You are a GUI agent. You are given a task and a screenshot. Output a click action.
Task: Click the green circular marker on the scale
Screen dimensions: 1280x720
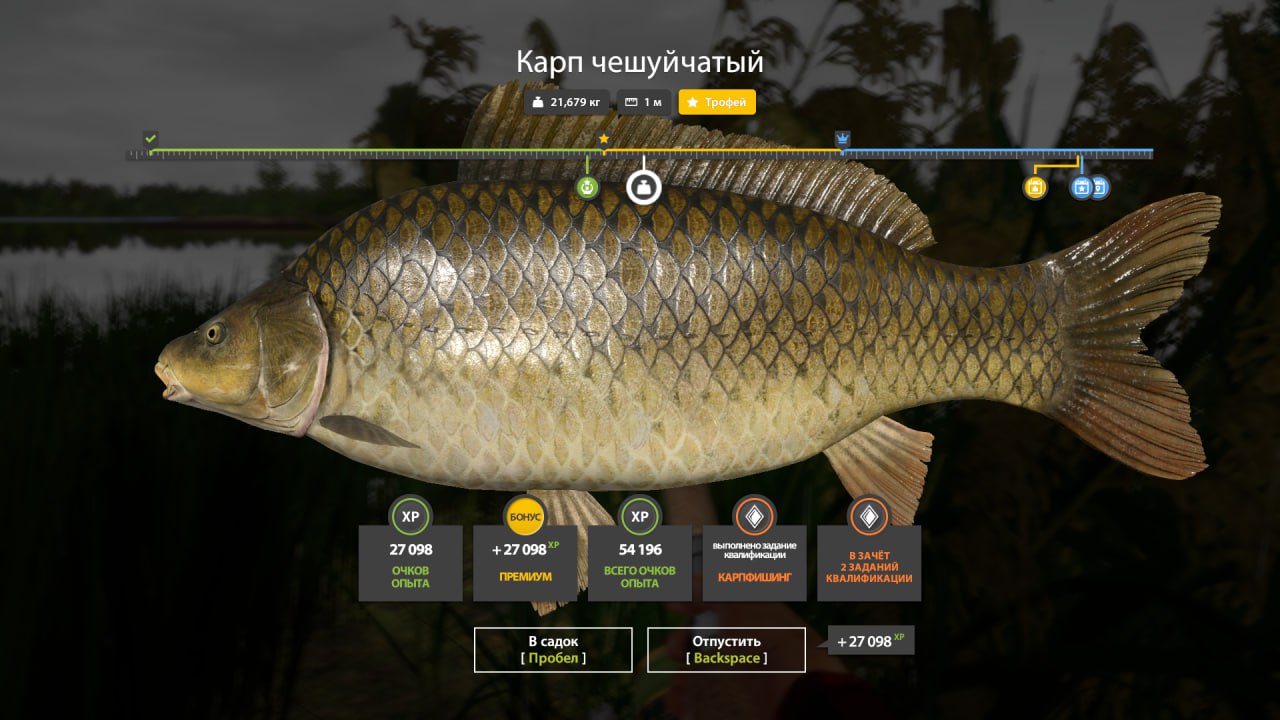587,187
